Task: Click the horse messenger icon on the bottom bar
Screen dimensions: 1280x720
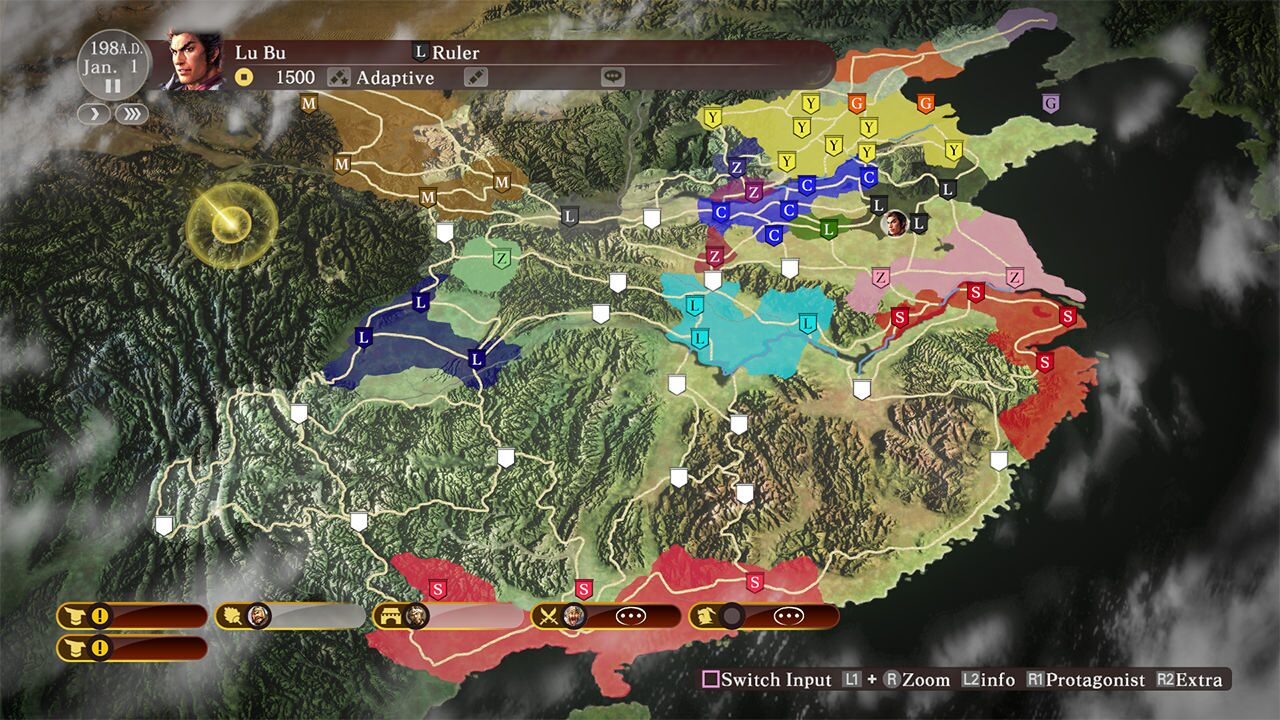Action: [705, 617]
